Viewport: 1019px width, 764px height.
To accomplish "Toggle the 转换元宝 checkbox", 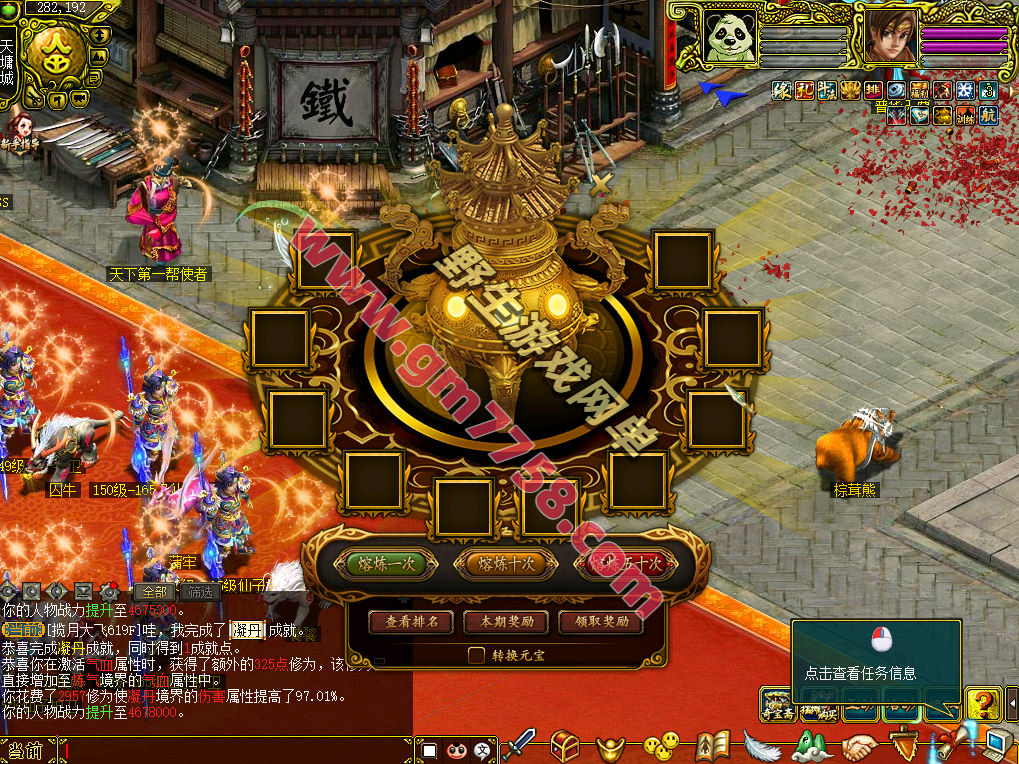I will [x=477, y=655].
